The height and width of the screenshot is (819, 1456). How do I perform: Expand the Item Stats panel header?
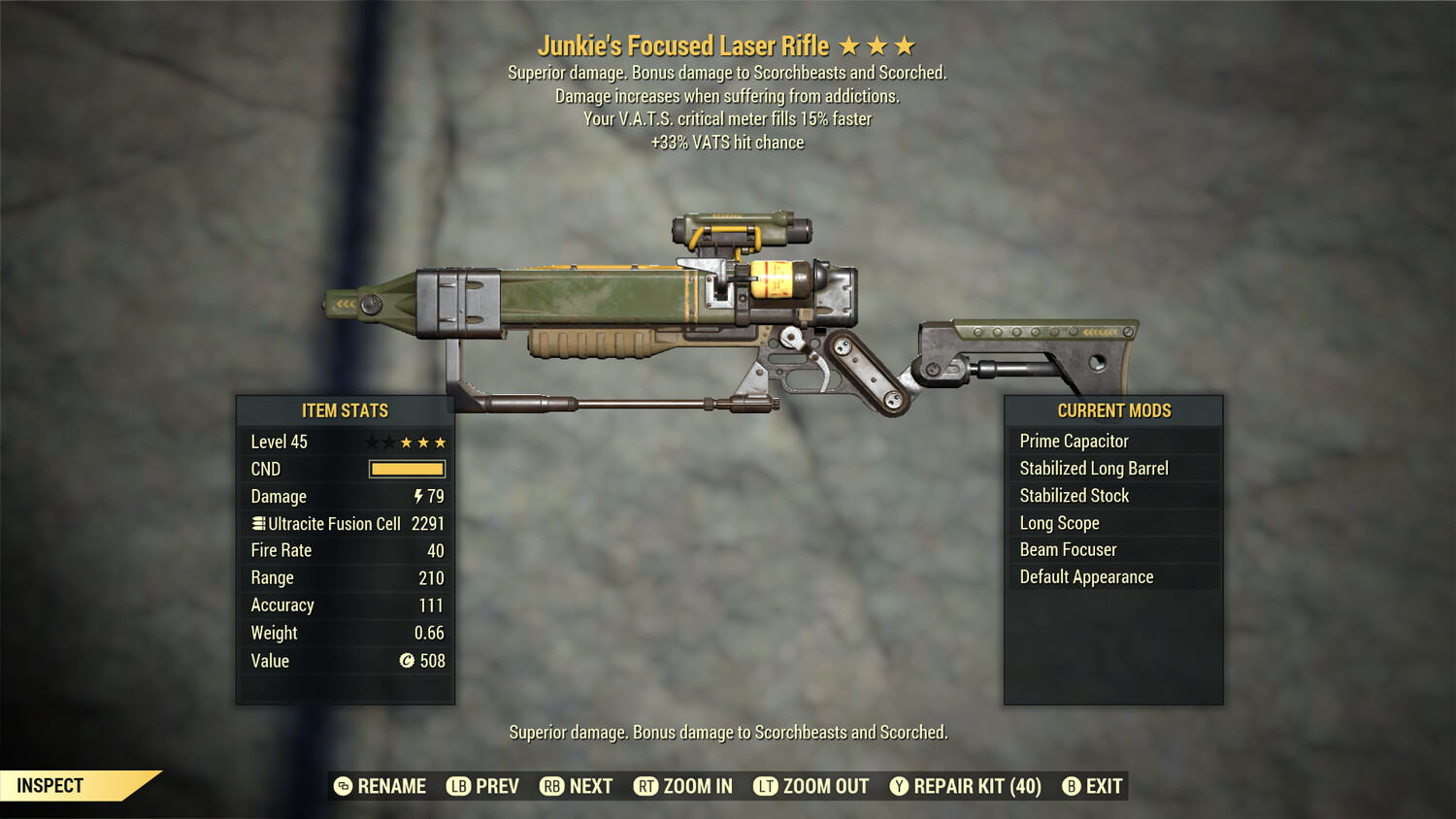(345, 410)
